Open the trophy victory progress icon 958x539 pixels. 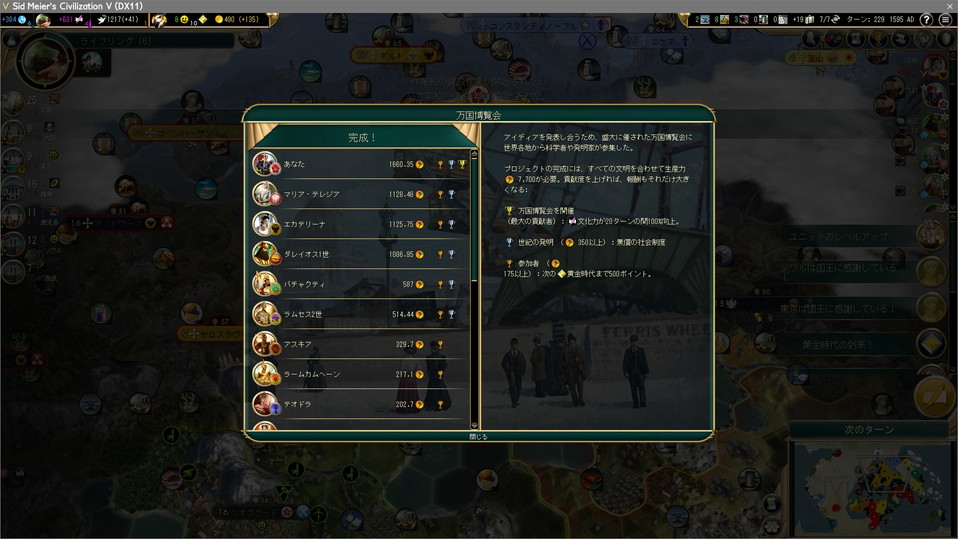click(878, 40)
